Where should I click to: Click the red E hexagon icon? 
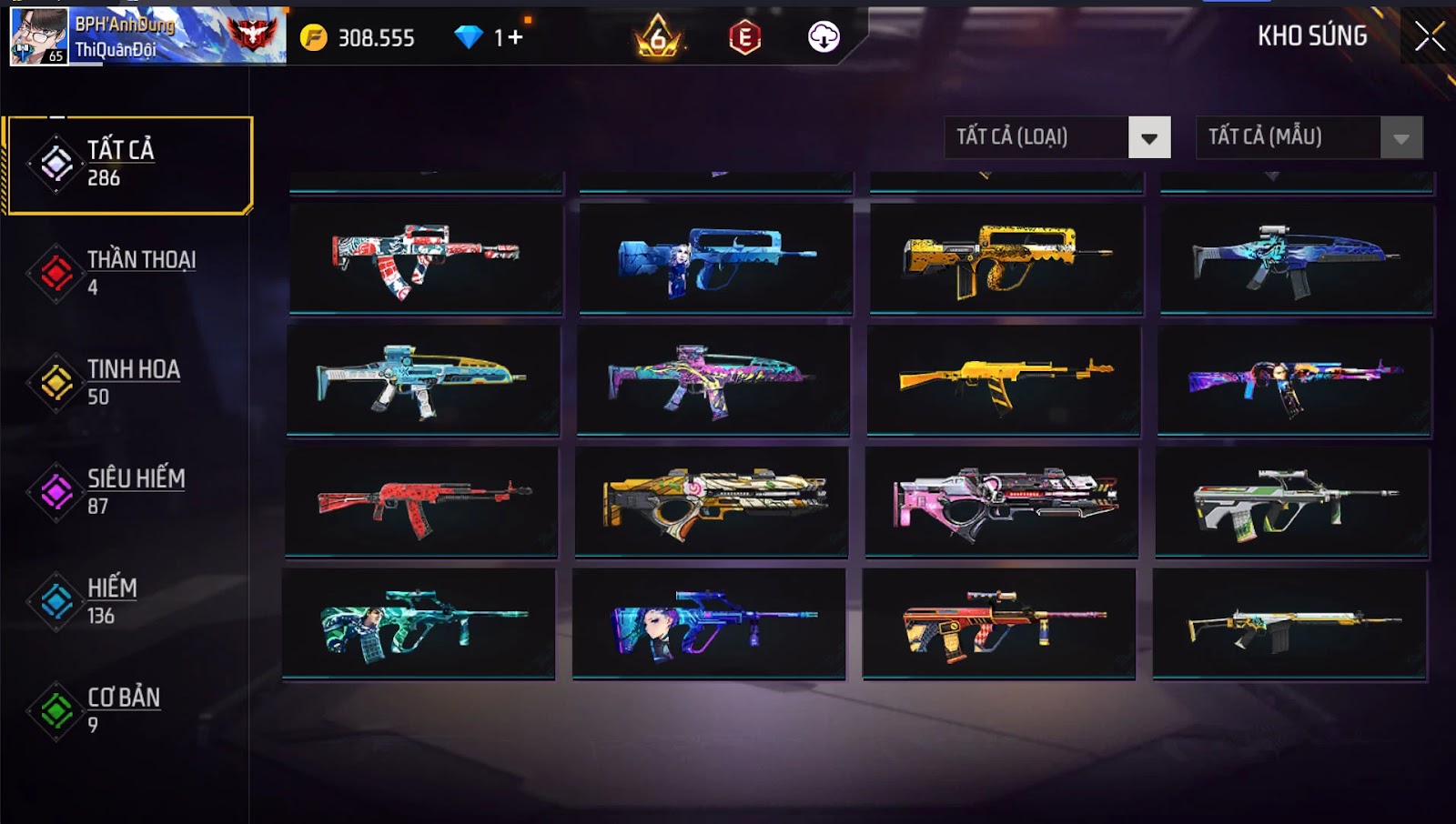pyautogui.click(x=744, y=37)
